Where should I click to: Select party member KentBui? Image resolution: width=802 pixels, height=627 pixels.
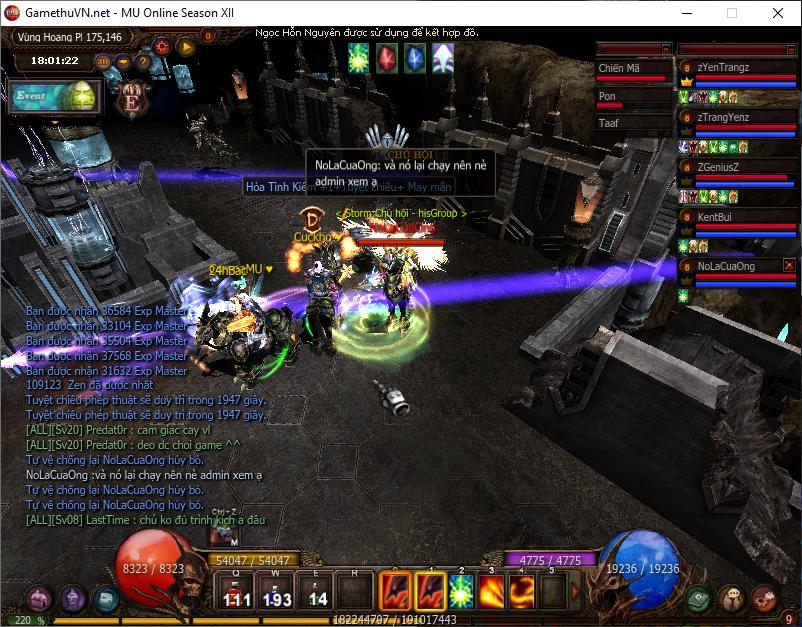pos(735,217)
